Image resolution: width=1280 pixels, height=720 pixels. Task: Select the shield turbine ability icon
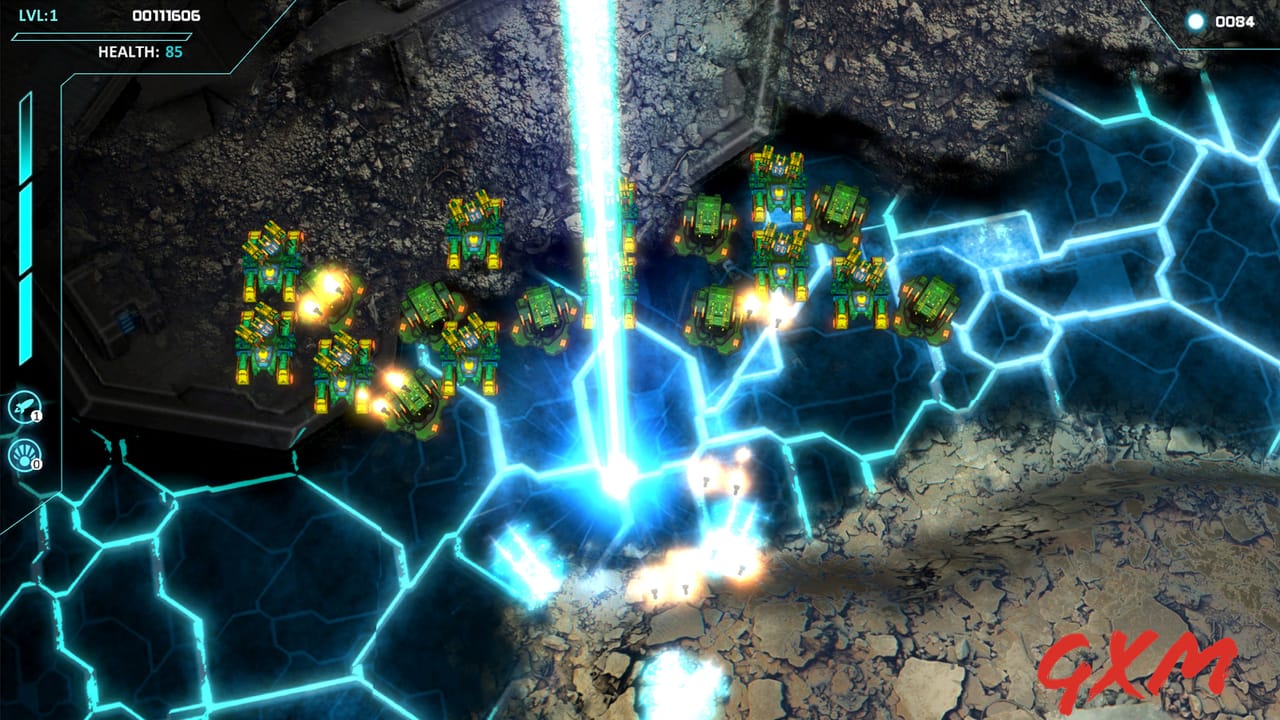[22, 453]
